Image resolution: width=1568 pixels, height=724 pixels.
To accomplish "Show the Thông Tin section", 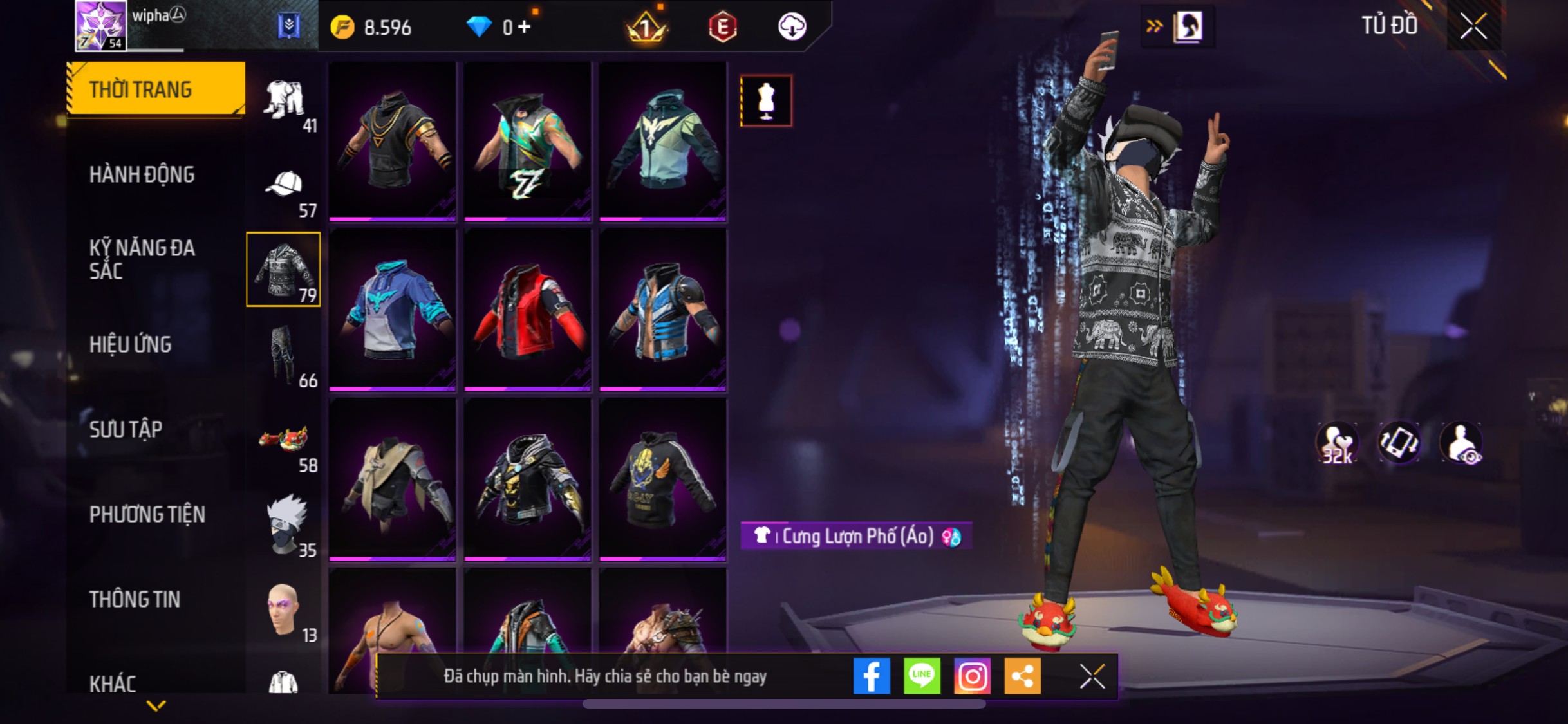I will [x=135, y=599].
